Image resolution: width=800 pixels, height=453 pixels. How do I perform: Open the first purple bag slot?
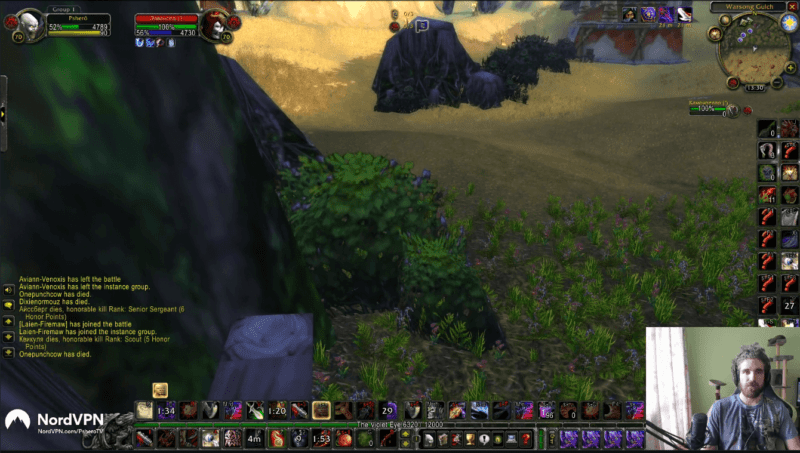point(569,438)
